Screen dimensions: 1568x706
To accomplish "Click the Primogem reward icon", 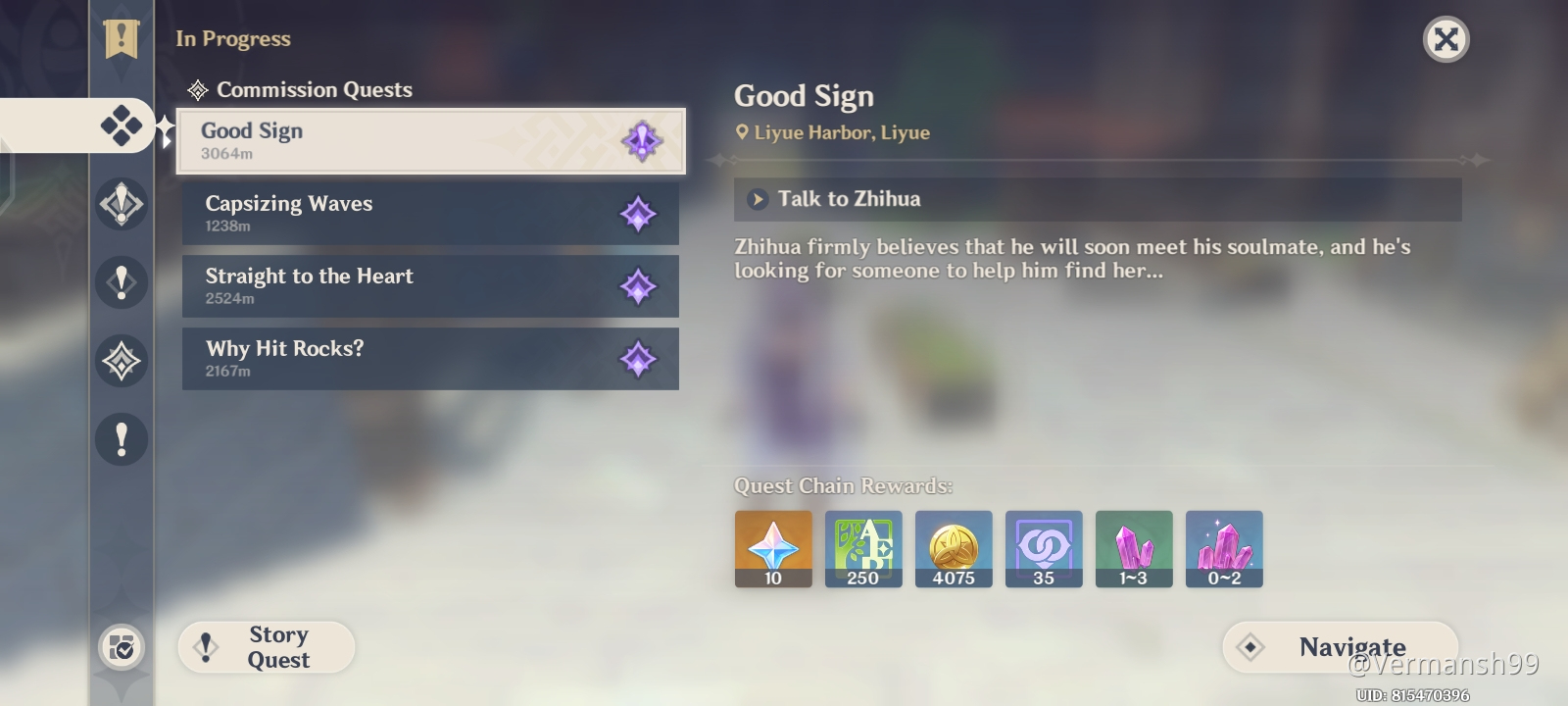I will [x=773, y=548].
